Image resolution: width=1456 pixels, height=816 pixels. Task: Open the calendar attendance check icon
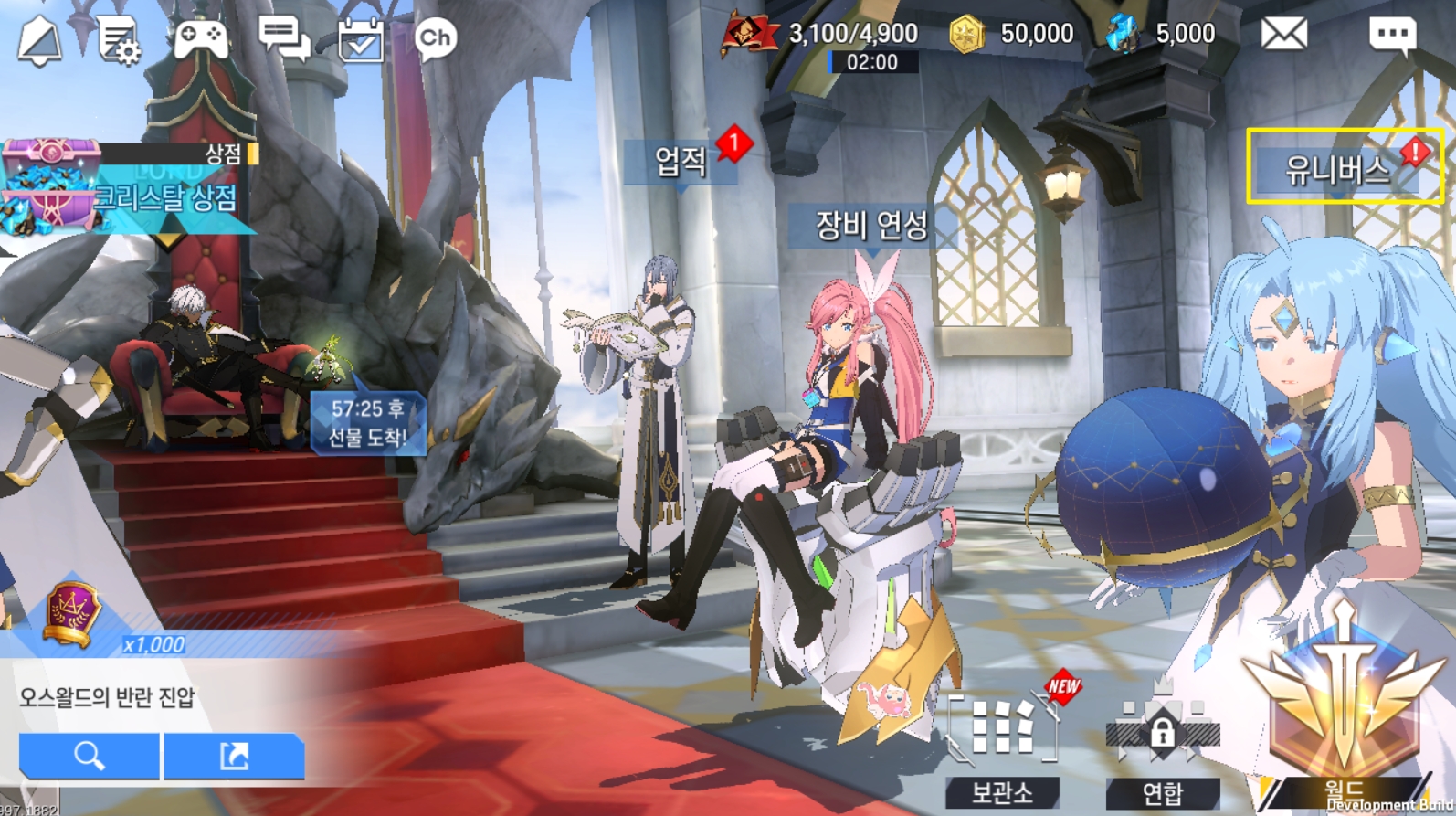point(361,40)
